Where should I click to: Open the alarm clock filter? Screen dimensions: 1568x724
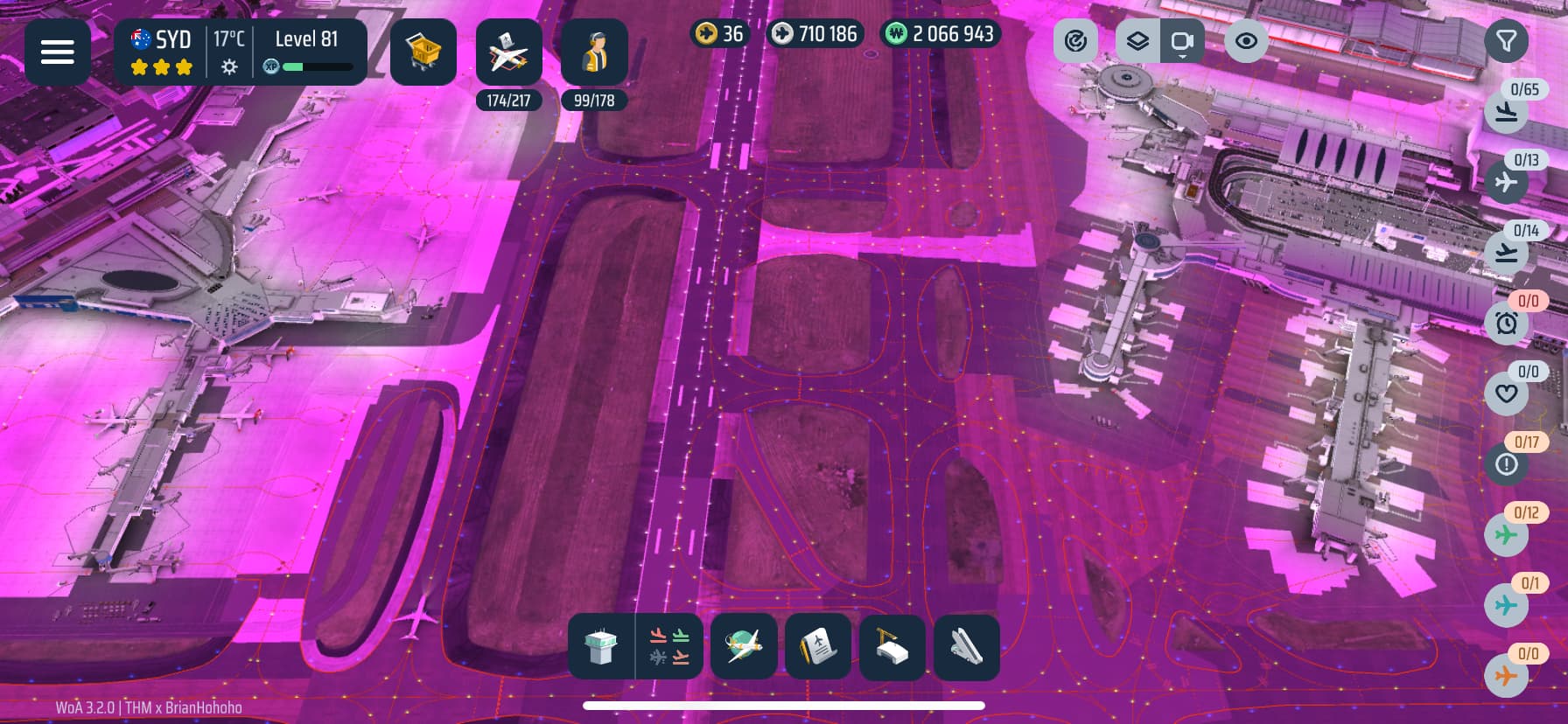click(1506, 324)
